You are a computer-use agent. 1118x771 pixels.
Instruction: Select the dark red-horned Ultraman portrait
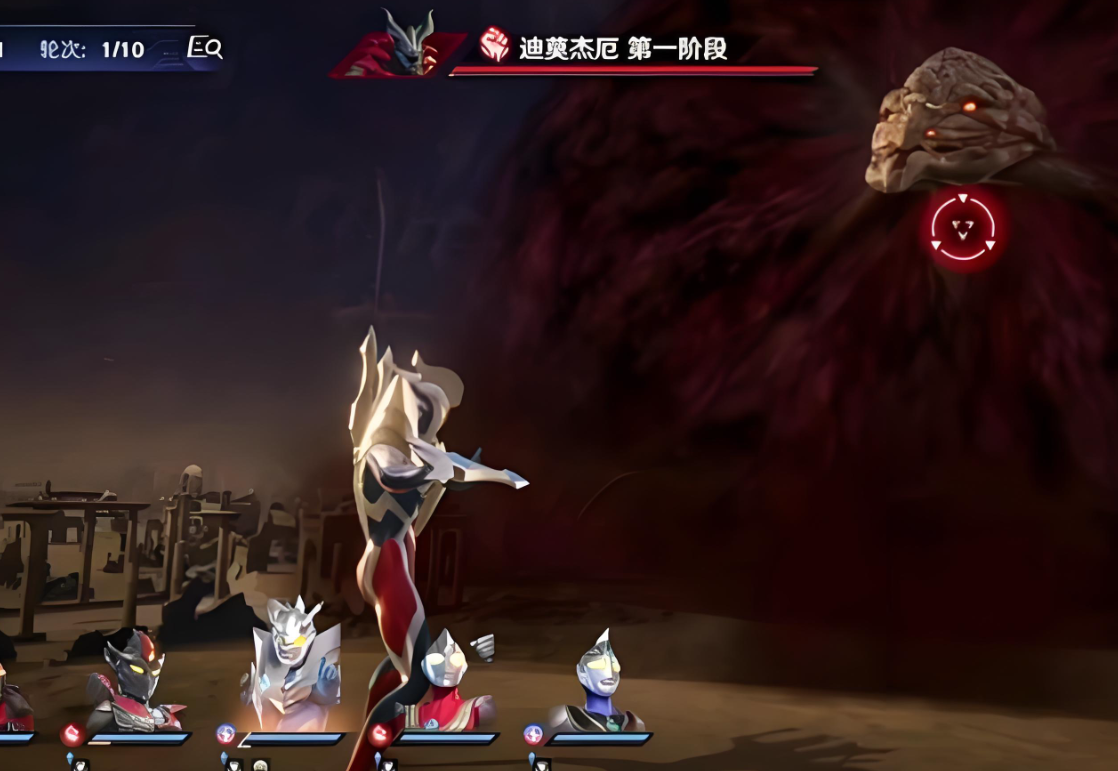click(133, 681)
